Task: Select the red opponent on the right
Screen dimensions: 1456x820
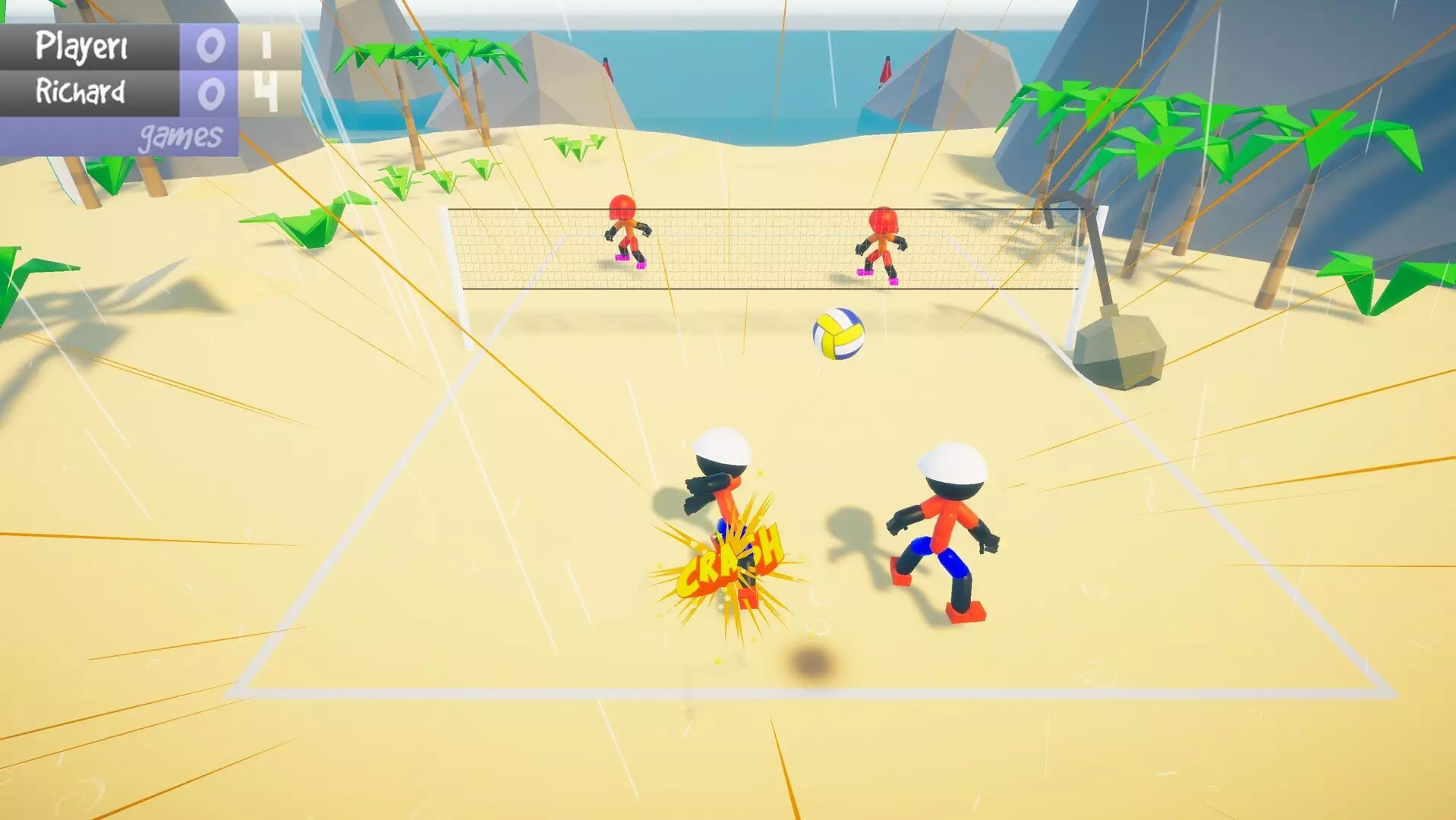Action: tap(881, 239)
